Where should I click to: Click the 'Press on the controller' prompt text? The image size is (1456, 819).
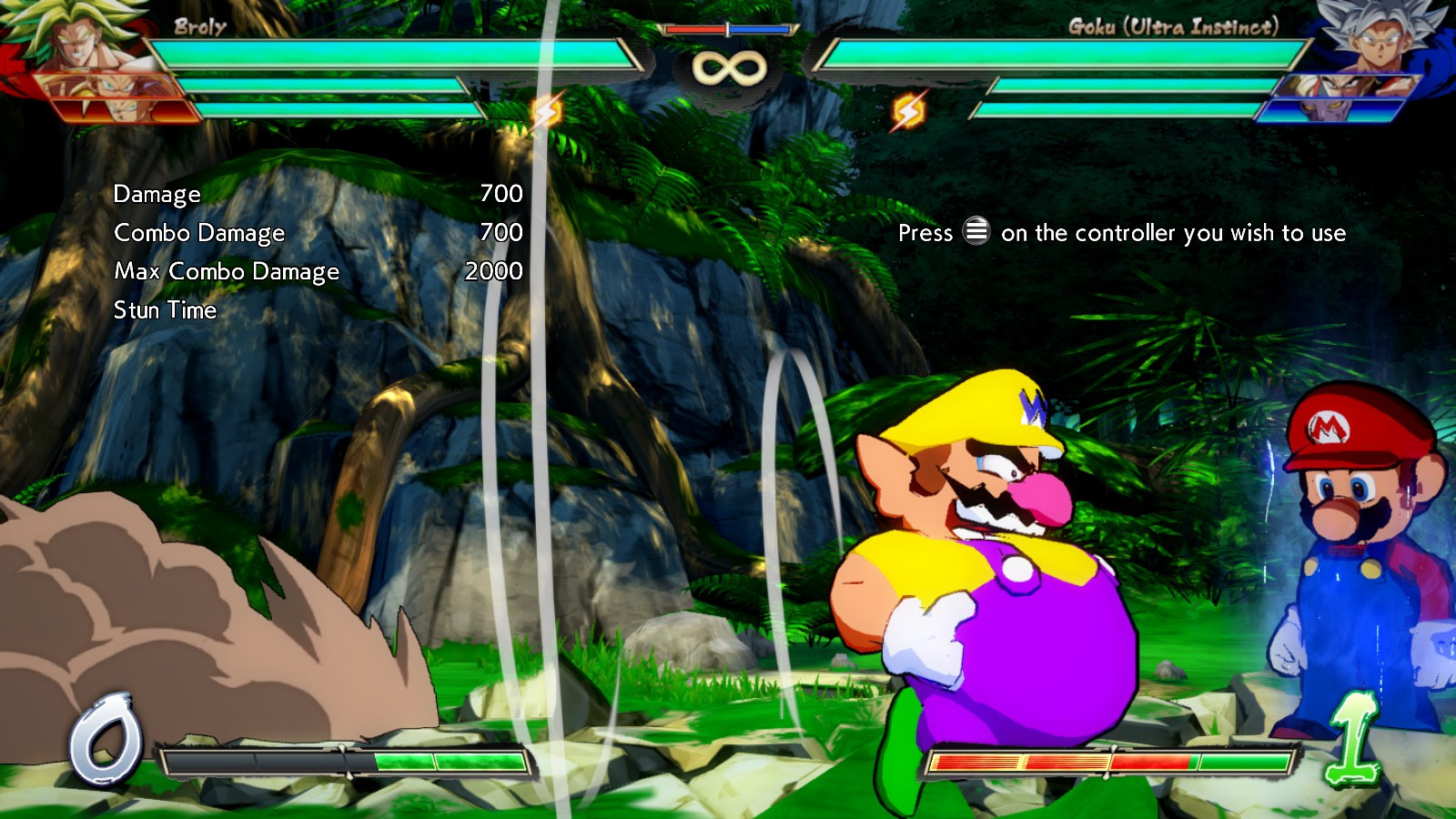(1119, 234)
